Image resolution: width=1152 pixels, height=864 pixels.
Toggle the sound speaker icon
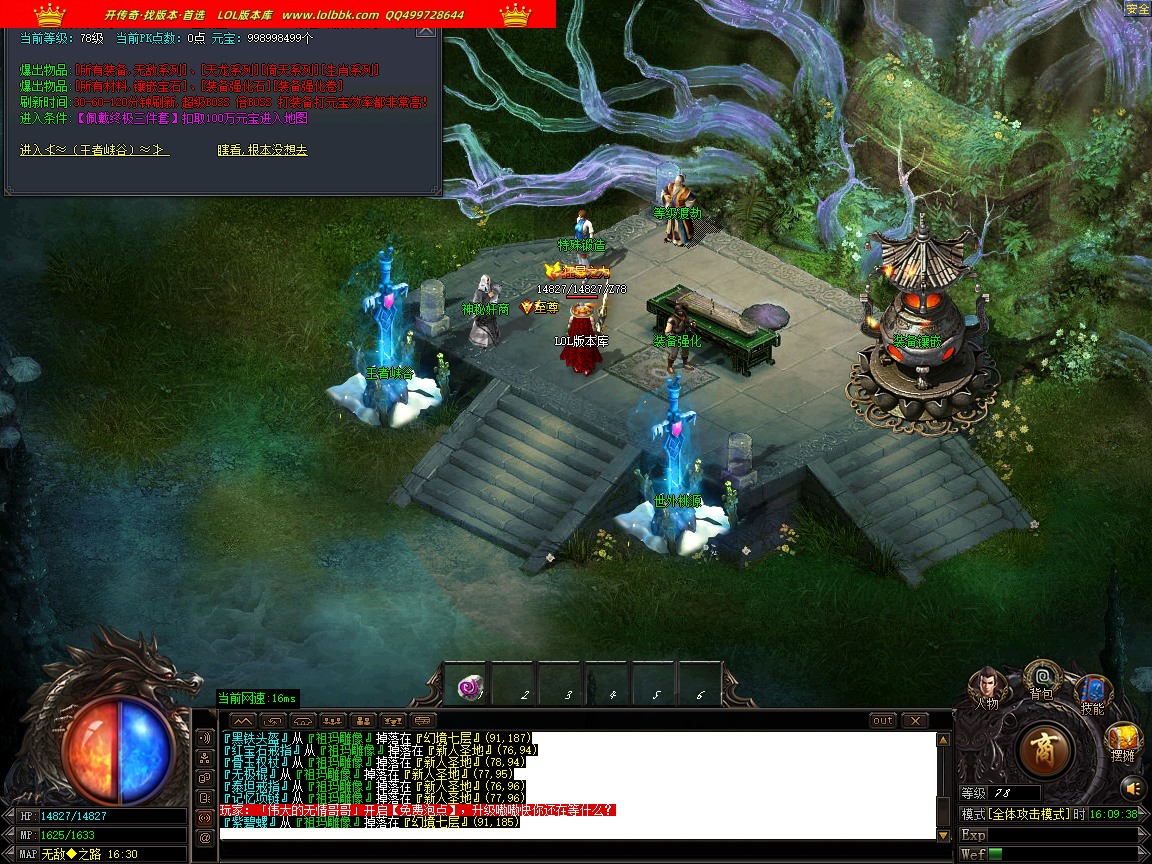click(1131, 787)
